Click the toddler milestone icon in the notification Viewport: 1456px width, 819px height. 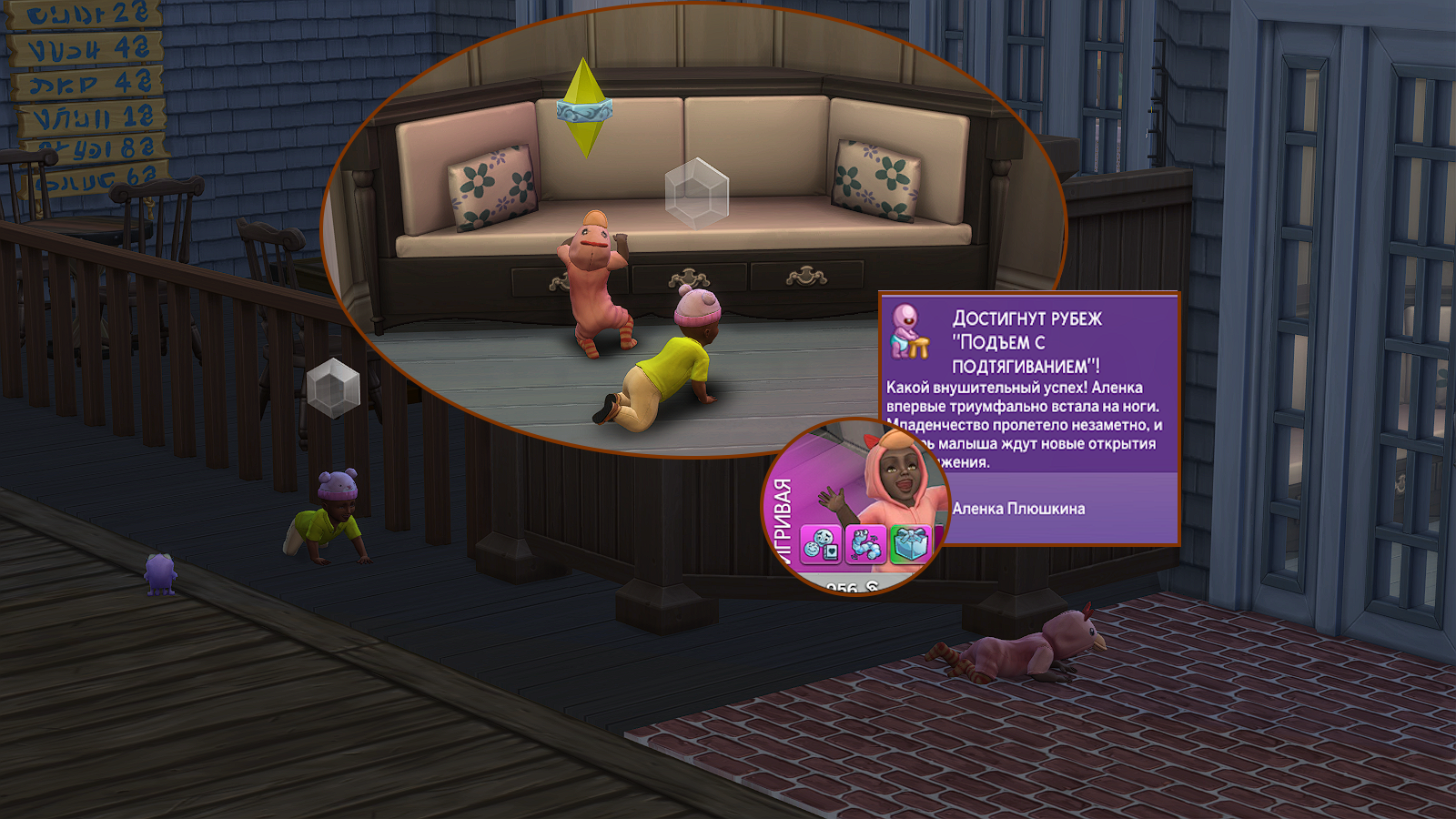[x=909, y=332]
